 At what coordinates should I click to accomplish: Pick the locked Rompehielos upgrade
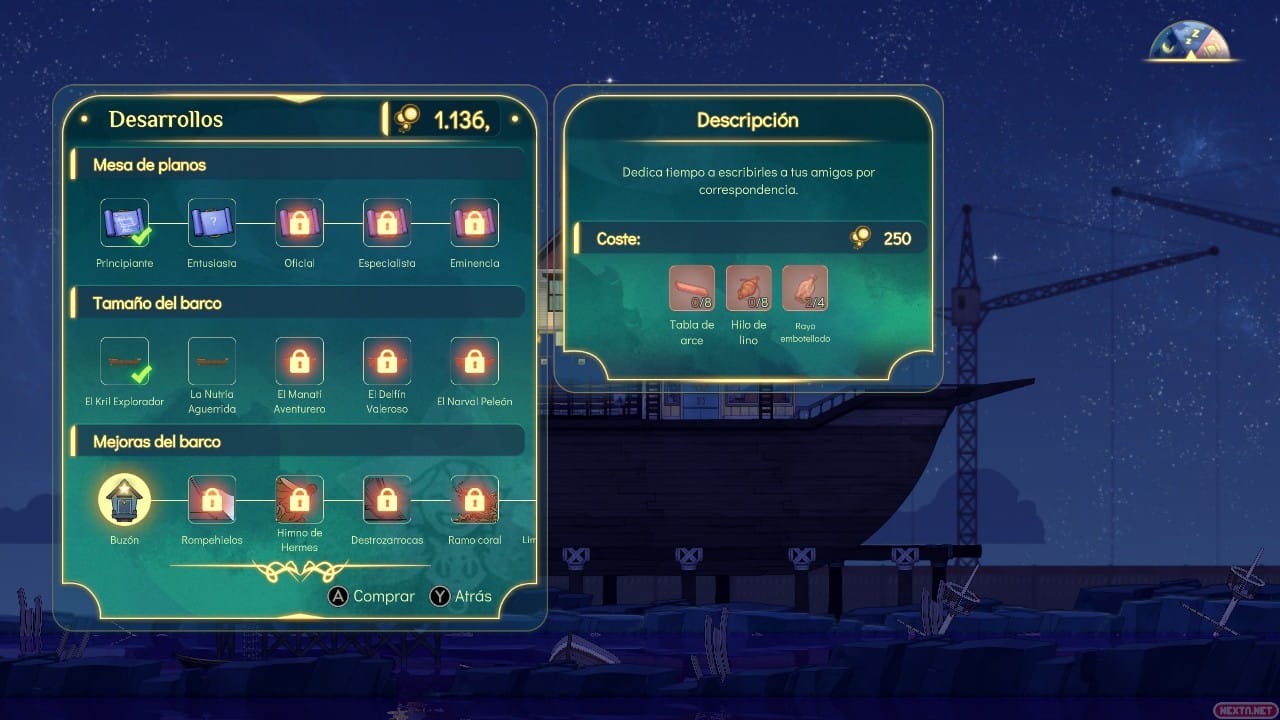[x=212, y=499]
